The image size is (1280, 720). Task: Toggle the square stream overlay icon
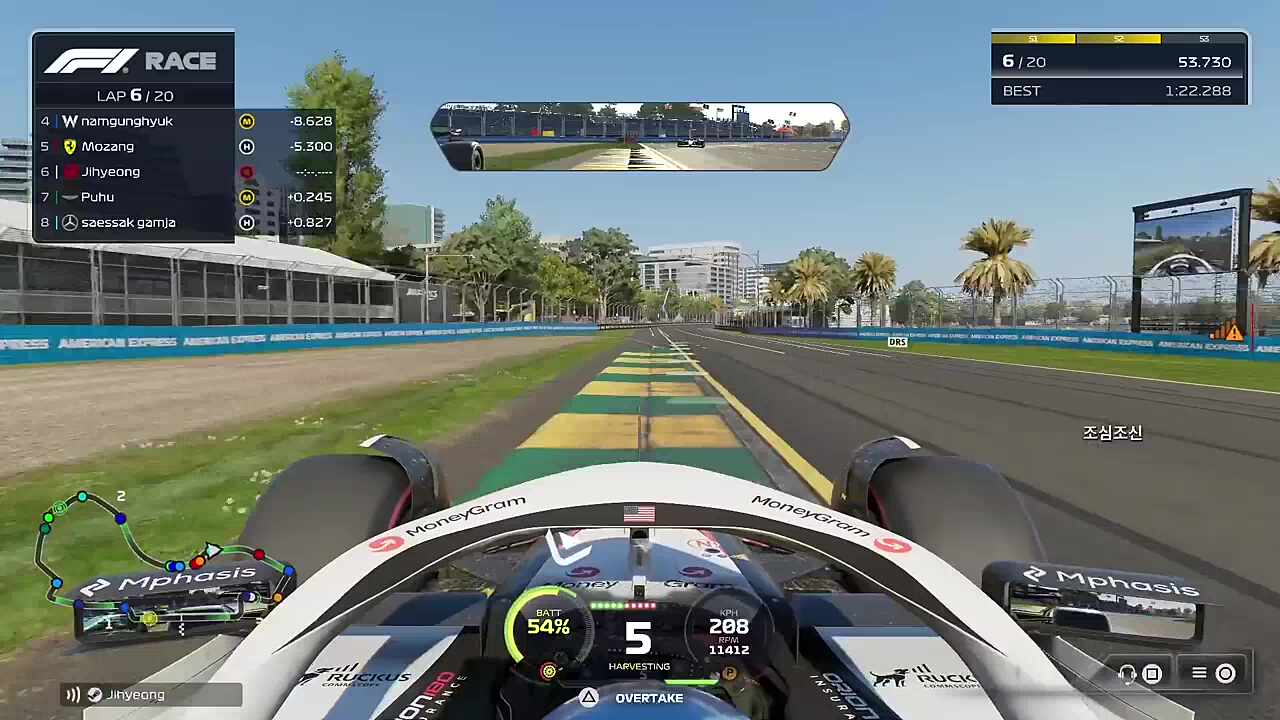1151,673
